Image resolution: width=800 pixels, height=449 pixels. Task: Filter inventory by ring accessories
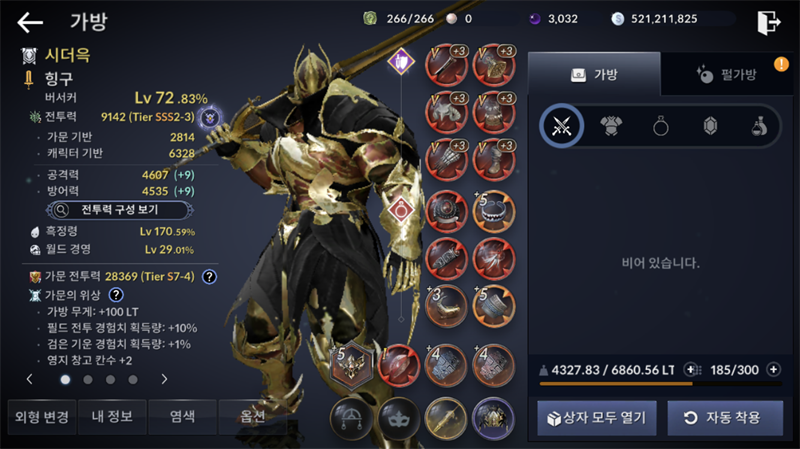(x=660, y=126)
